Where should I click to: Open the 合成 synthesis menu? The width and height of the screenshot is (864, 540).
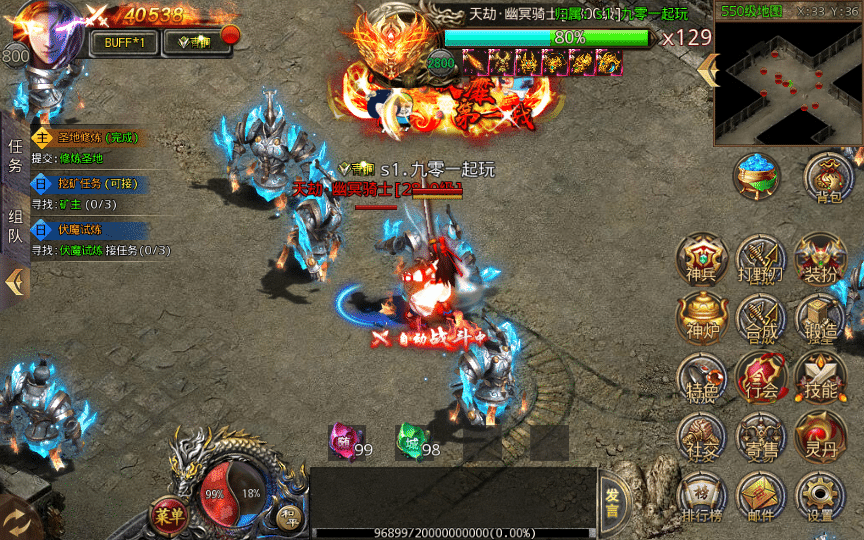pyautogui.click(x=761, y=320)
